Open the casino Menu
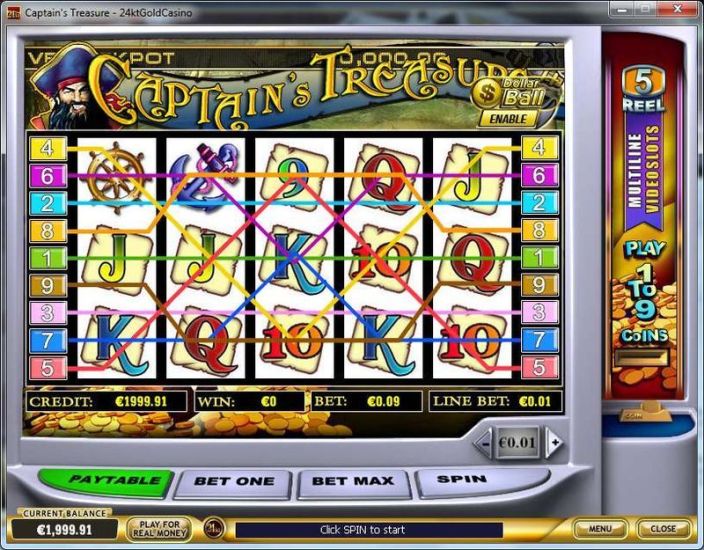The width and height of the screenshot is (704, 550). (600, 528)
